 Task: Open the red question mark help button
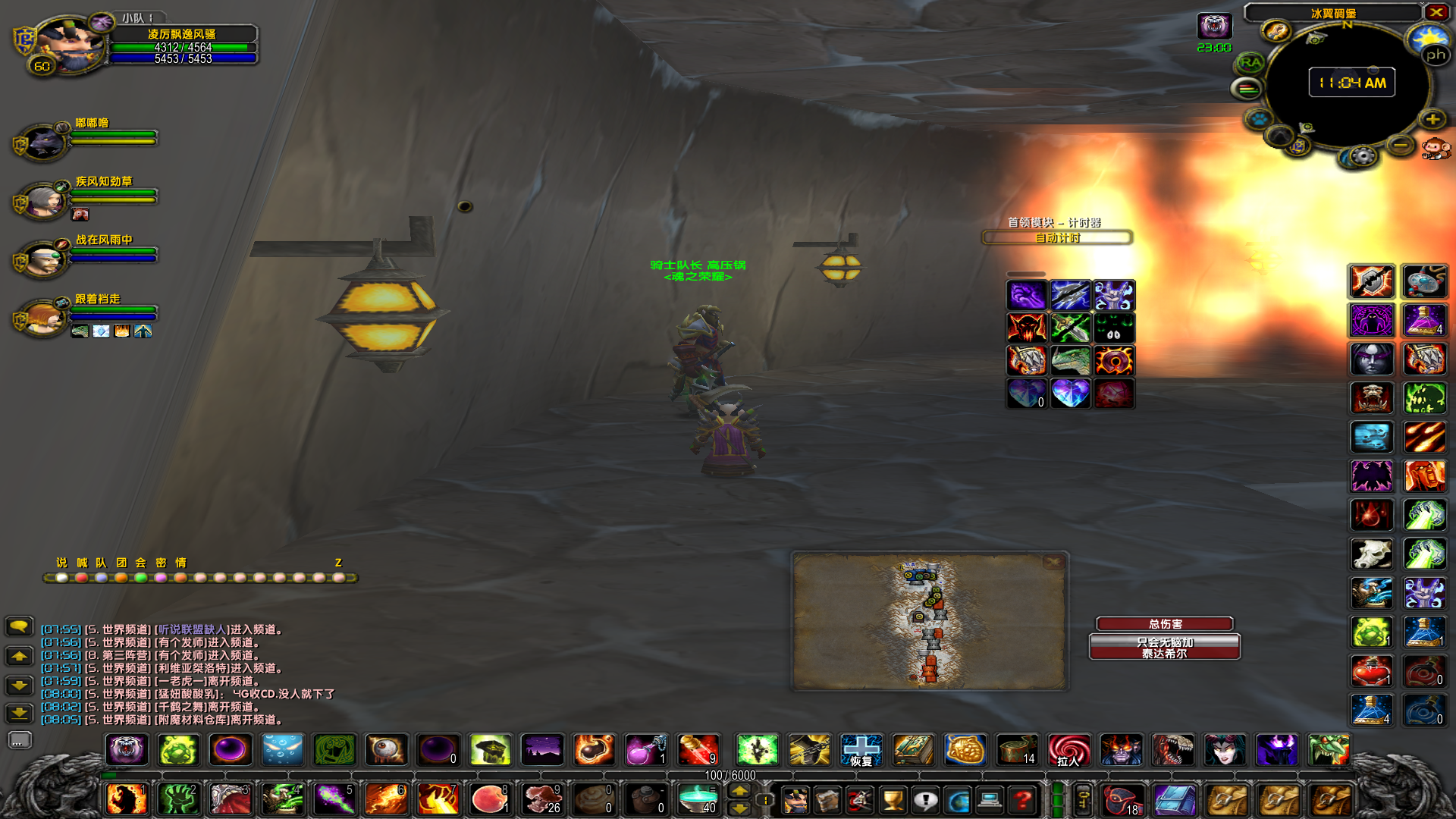(x=1022, y=799)
